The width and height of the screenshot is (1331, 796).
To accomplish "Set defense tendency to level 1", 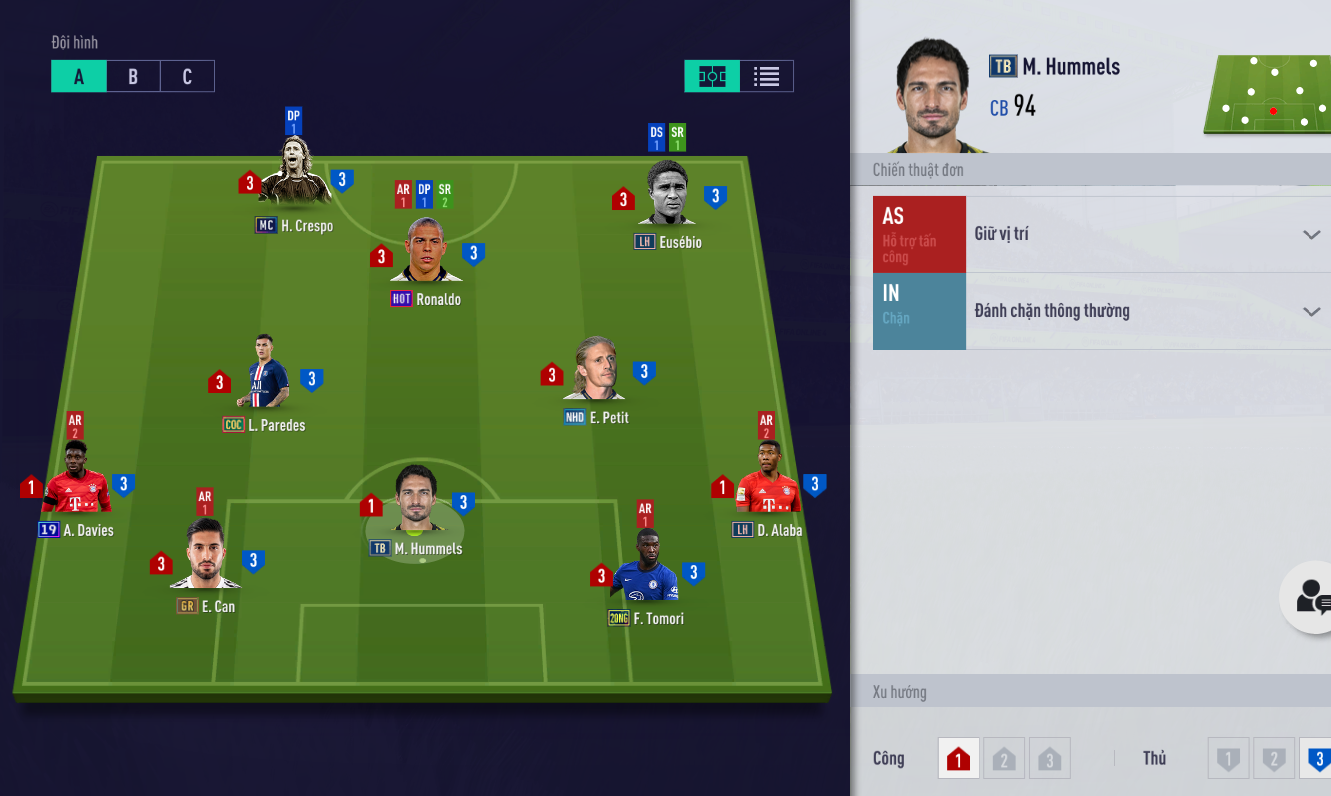I will (1228, 759).
